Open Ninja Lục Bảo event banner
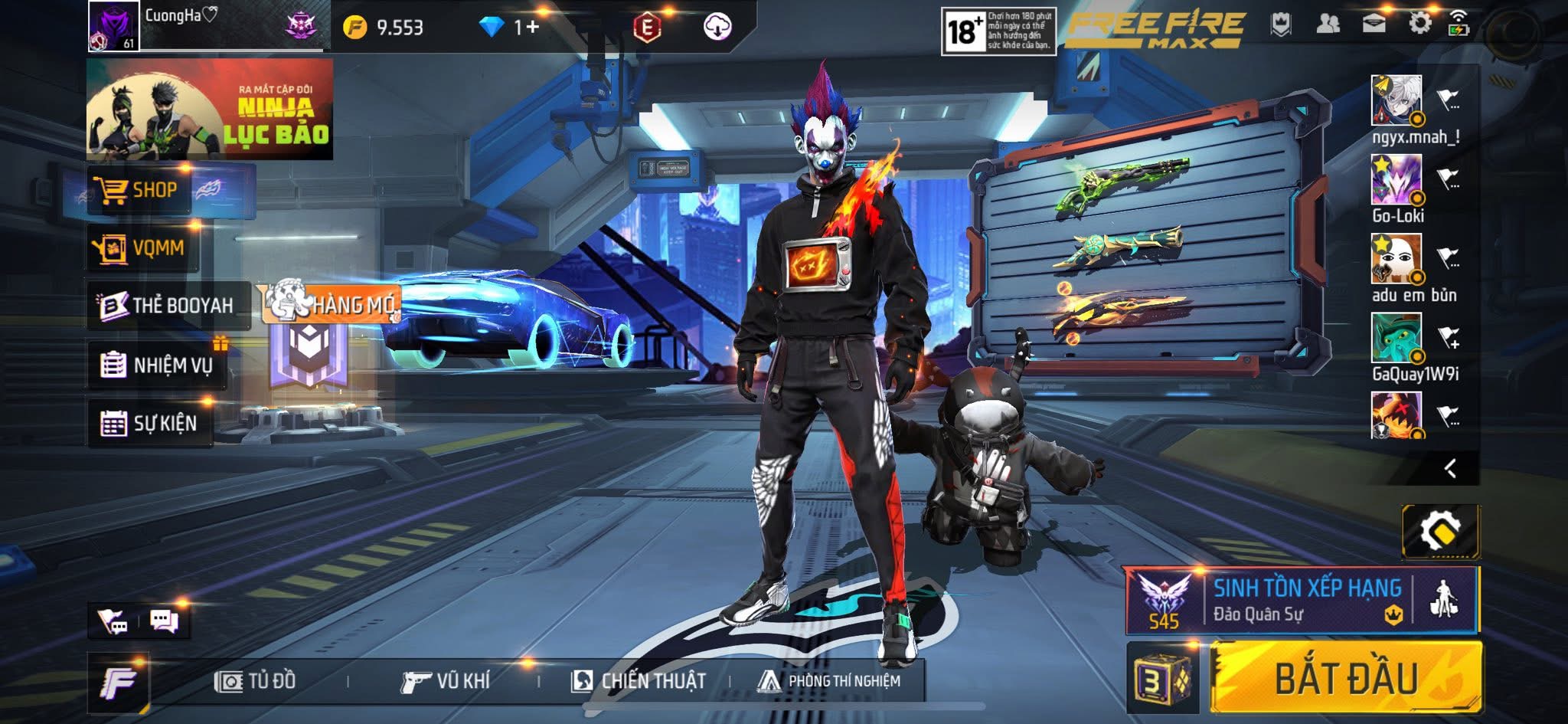 click(x=210, y=110)
